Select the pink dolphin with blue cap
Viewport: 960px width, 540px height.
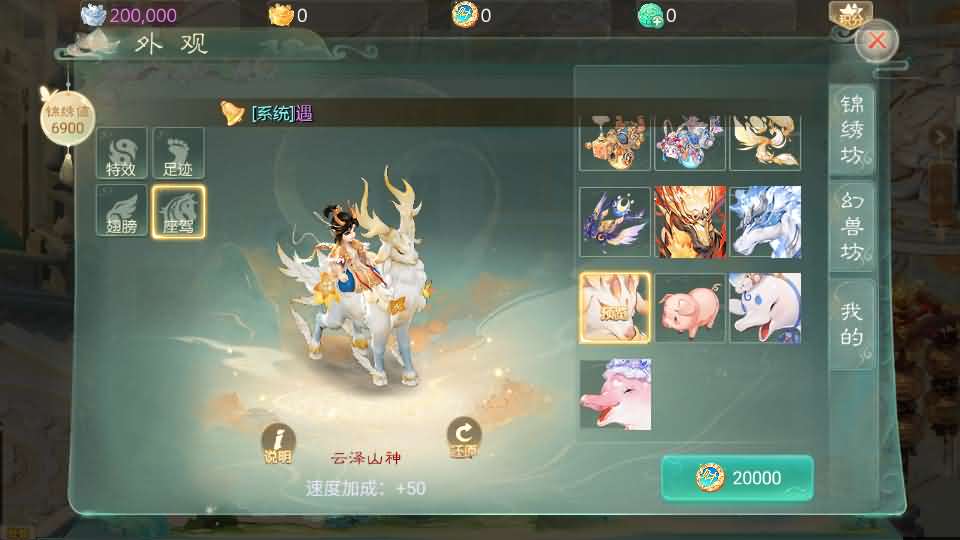615,394
